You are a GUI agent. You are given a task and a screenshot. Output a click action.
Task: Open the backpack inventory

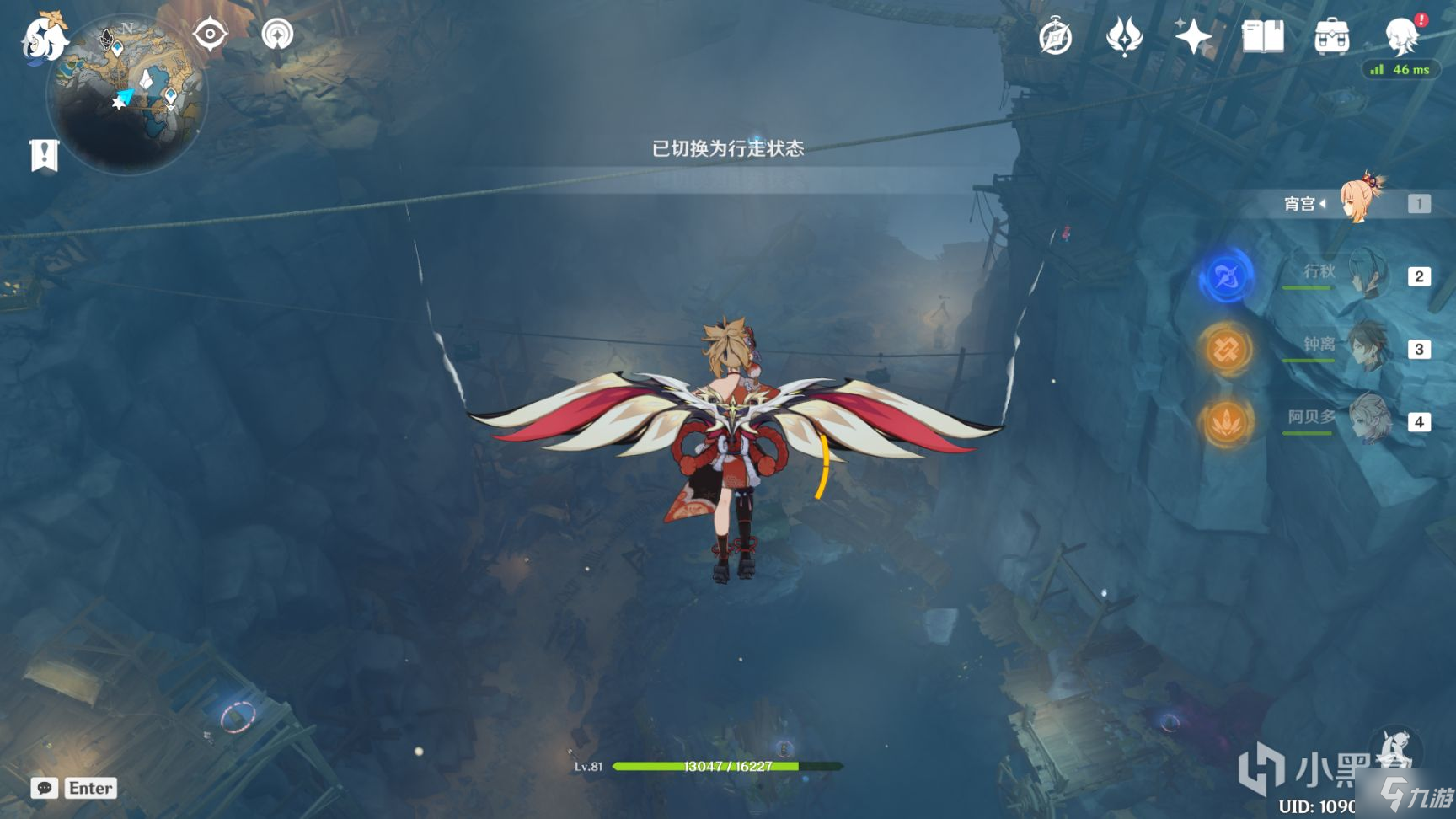tap(1331, 37)
